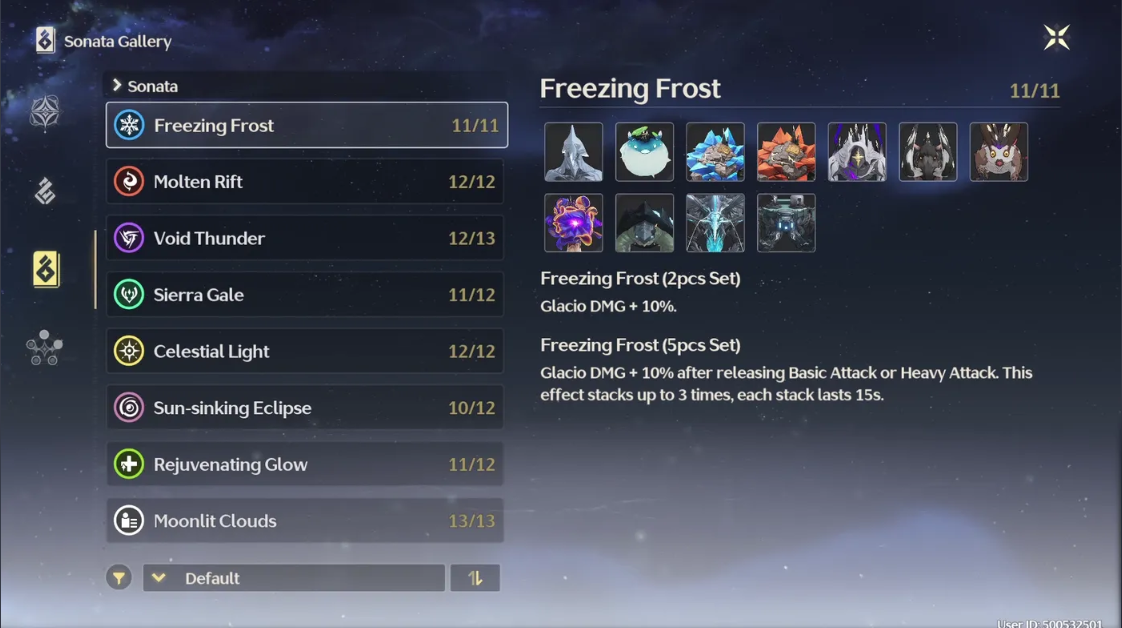
Task: Open the Default sort dropdown
Action: (294, 578)
